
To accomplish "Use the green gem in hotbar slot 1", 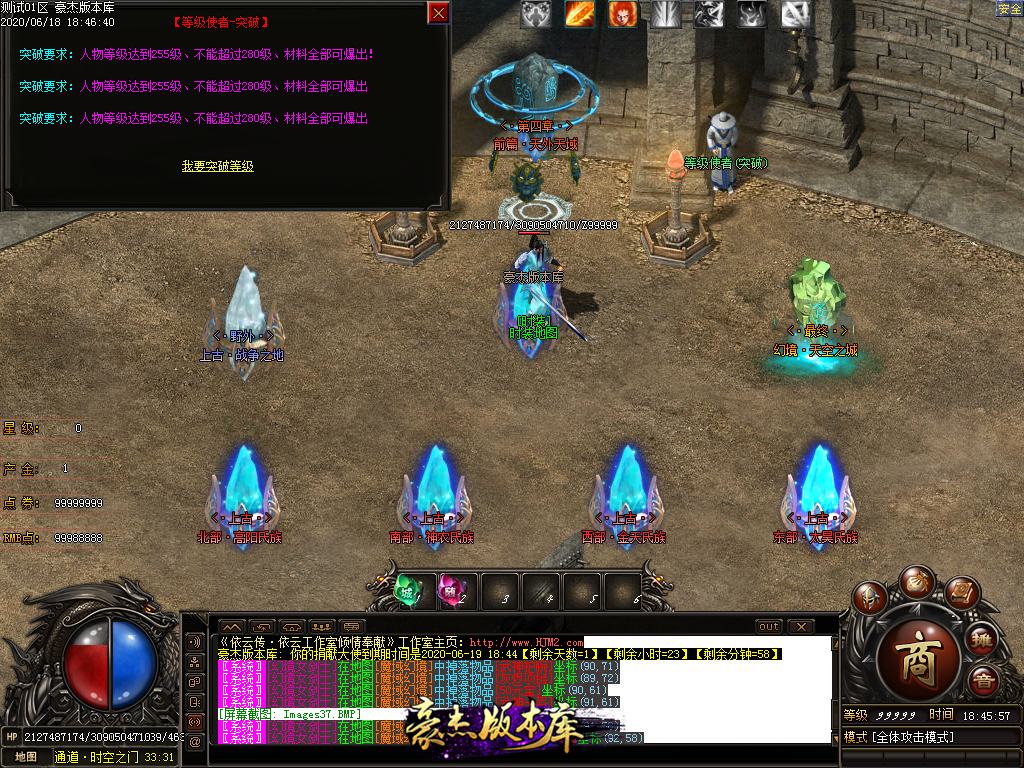I will coord(410,590).
